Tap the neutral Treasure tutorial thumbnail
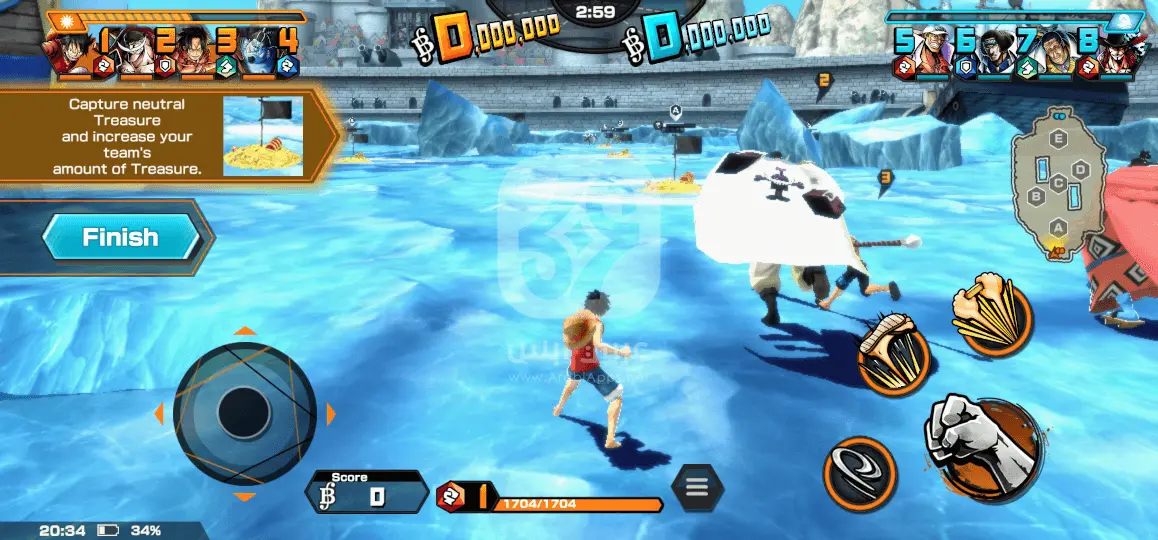Screen dimensions: 1158x540 (x=263, y=136)
